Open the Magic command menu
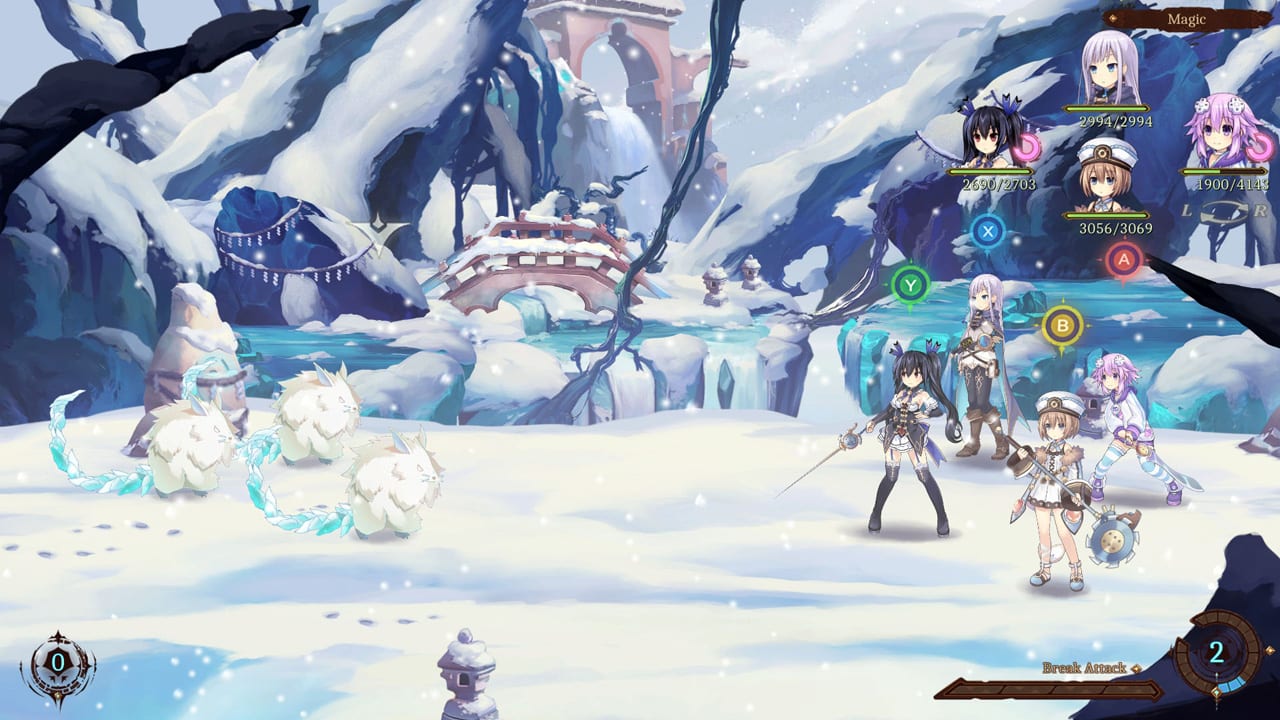 1187,18
